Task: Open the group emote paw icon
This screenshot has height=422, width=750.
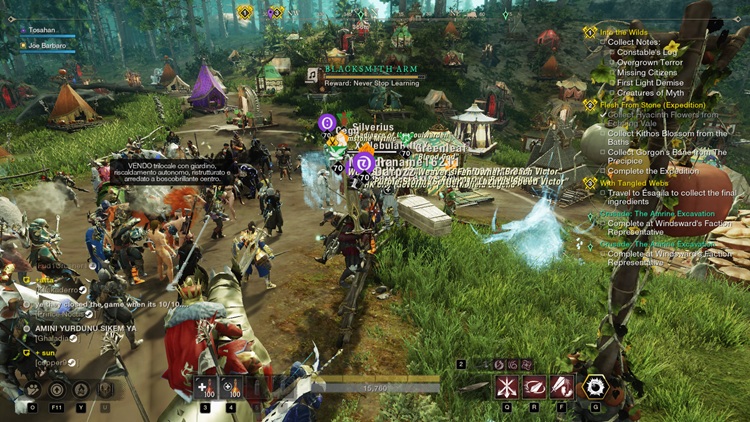Action: tap(32, 390)
